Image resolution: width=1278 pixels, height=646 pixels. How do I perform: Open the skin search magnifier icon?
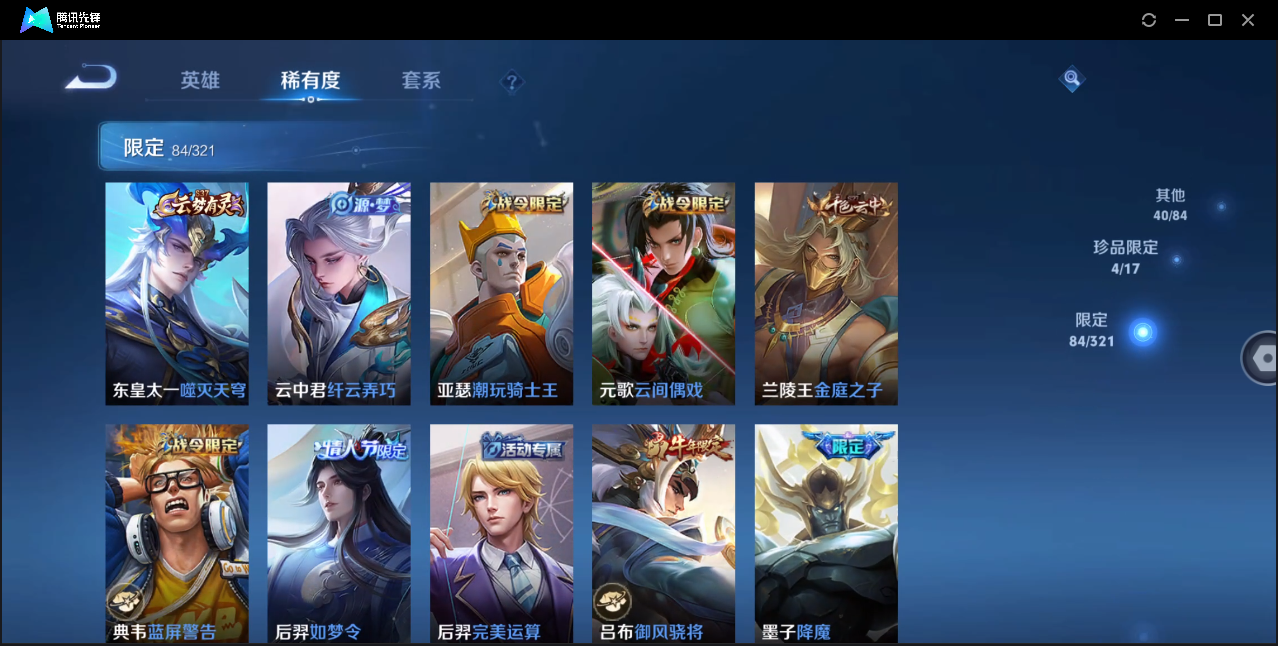1071,78
